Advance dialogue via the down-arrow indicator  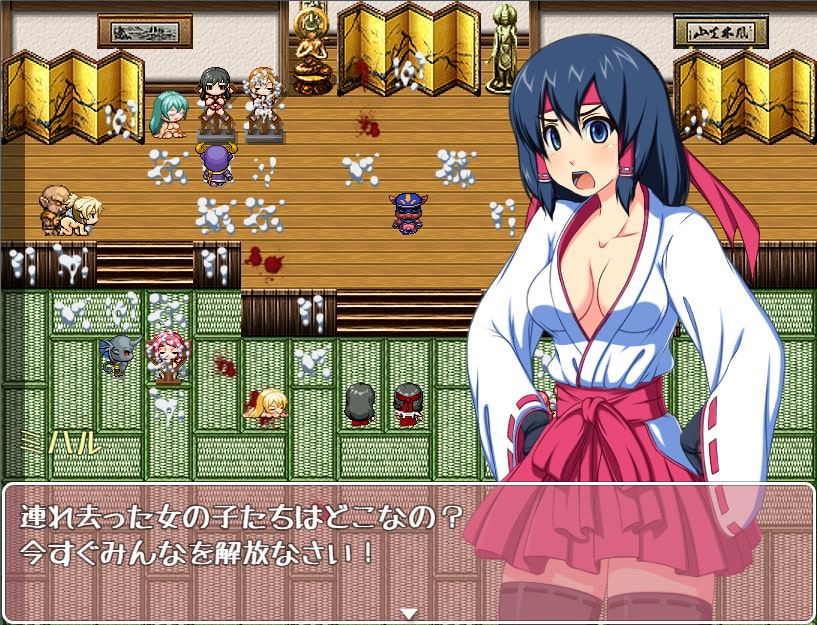pos(408,613)
